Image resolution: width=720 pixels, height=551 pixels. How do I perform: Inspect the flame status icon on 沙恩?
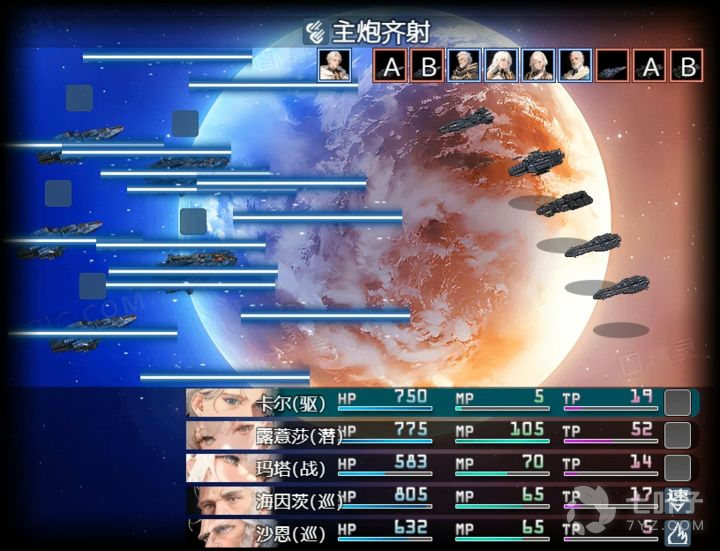(x=678, y=531)
